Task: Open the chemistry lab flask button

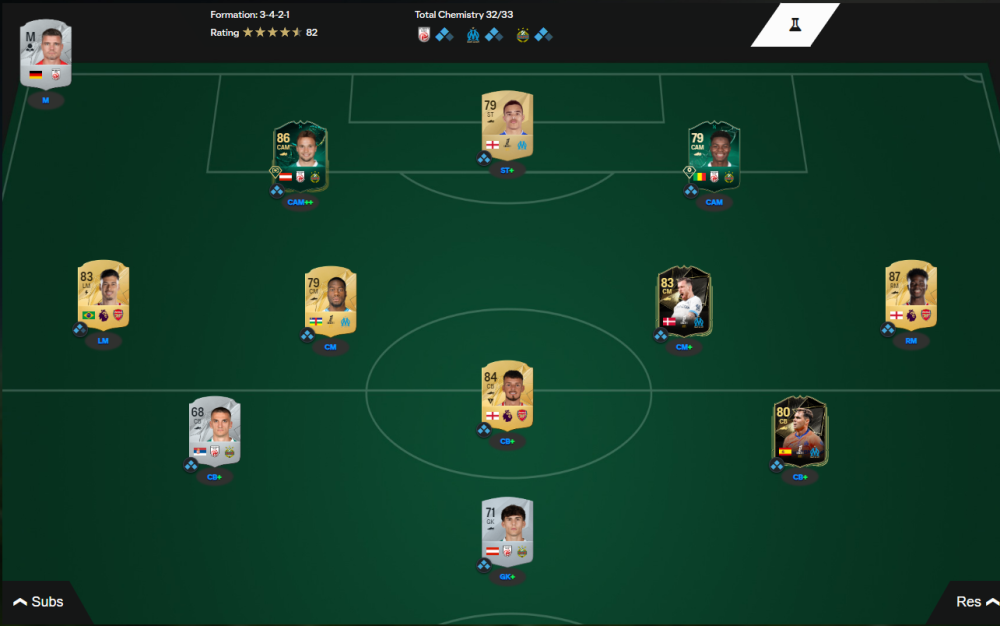Action: pyautogui.click(x=795, y=24)
